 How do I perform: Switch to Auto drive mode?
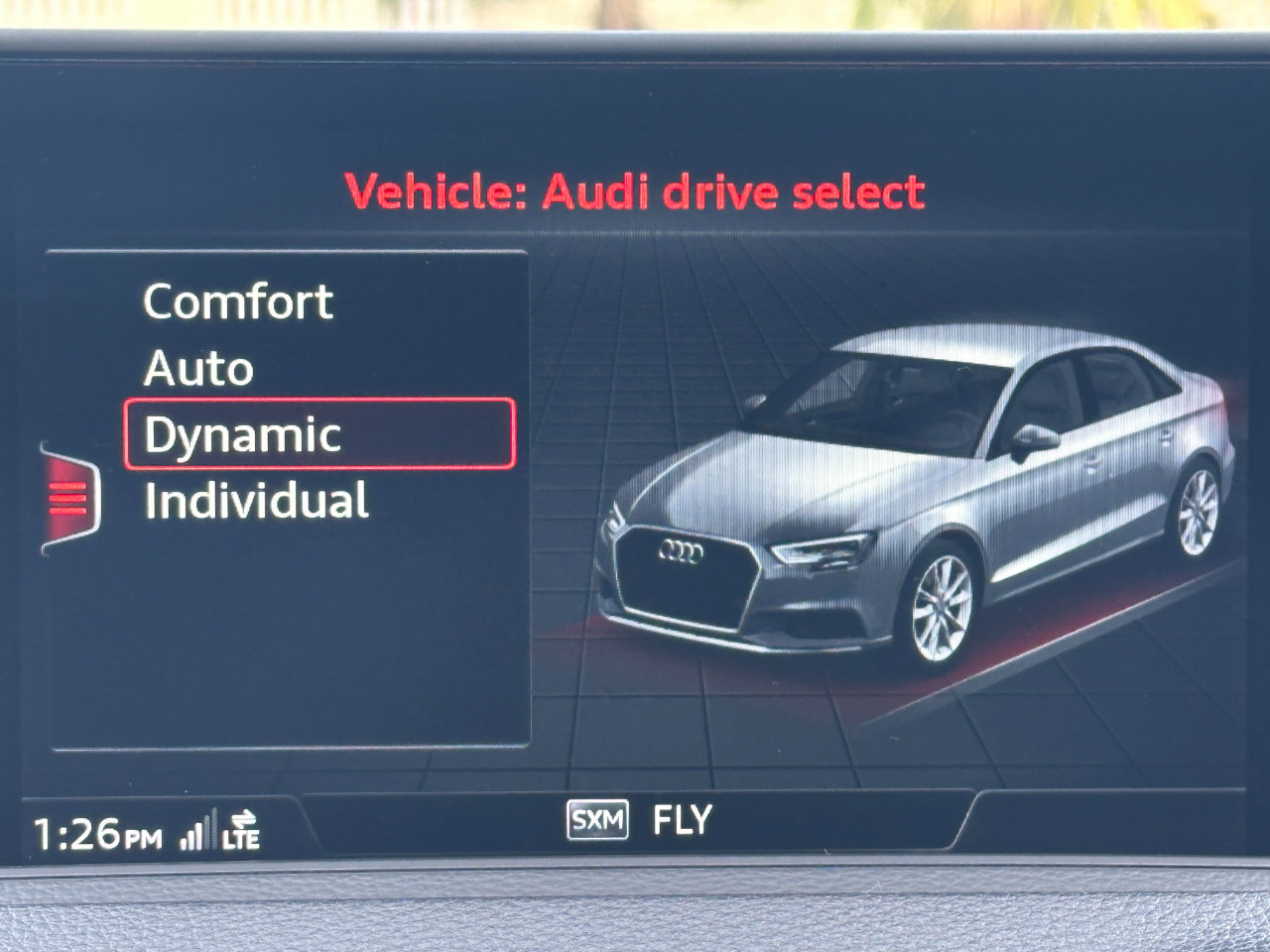(196, 367)
